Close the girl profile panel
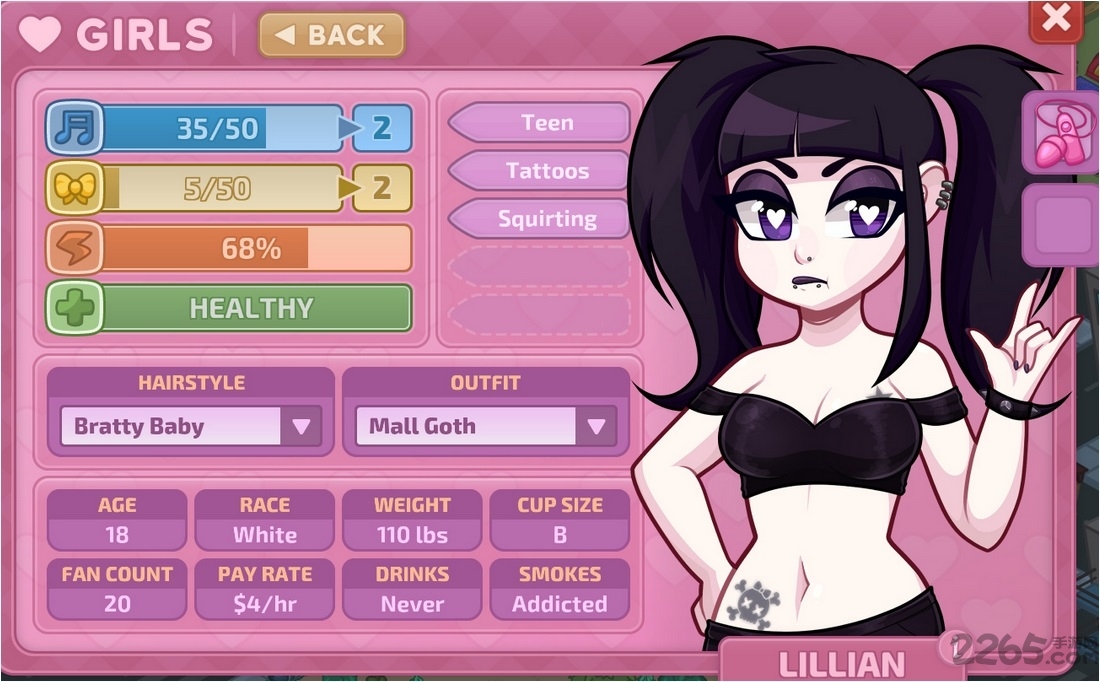This screenshot has height=682, width=1100. pyautogui.click(x=1056, y=19)
